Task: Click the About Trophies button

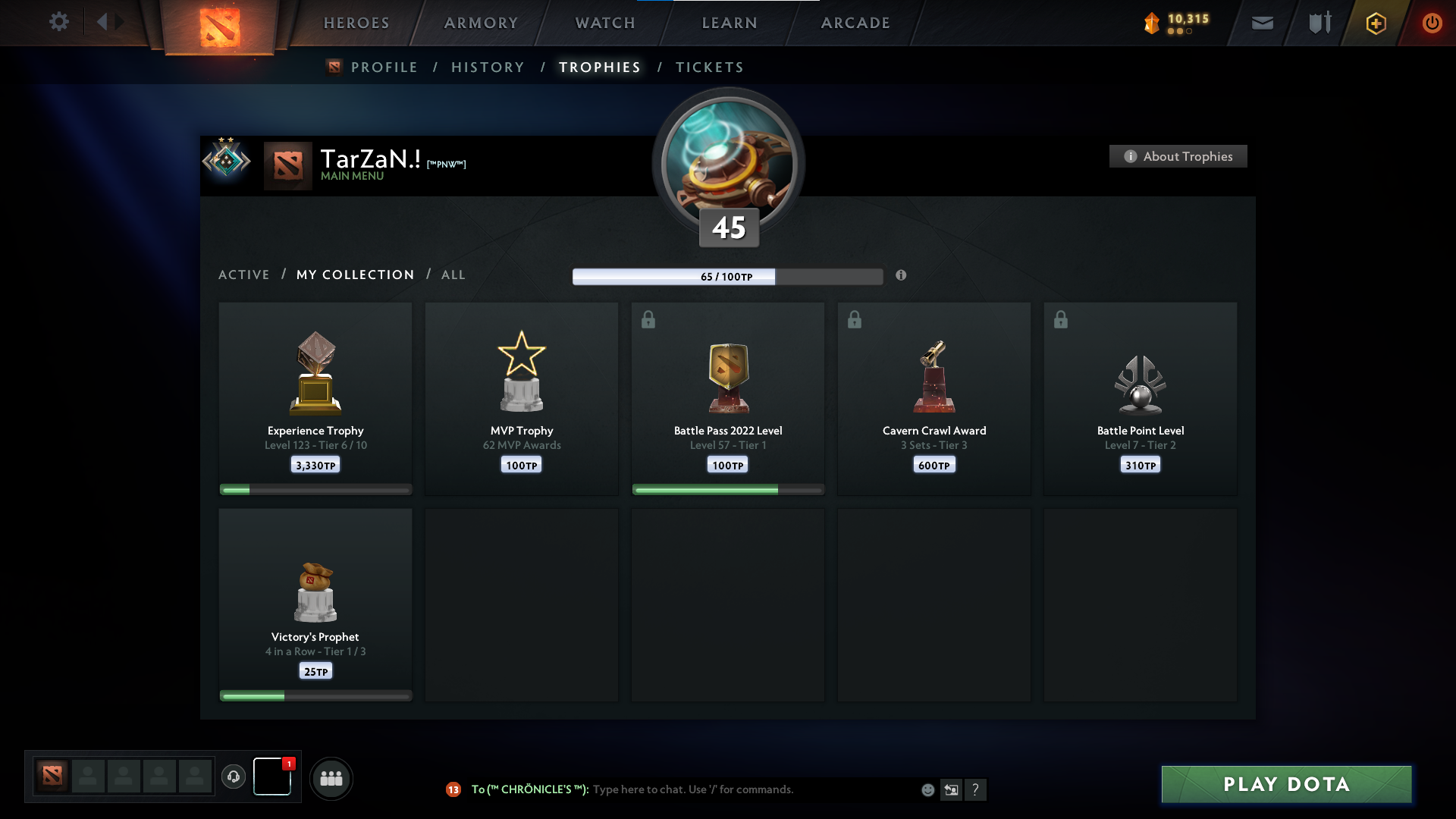Action: 1177,156
